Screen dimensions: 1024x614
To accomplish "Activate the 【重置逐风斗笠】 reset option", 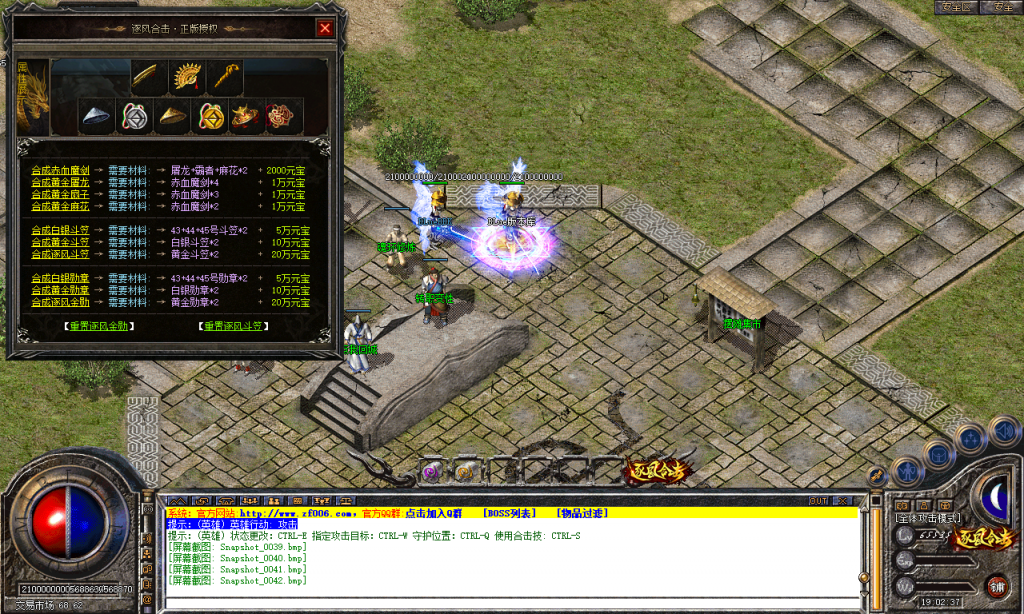I will click(234, 326).
